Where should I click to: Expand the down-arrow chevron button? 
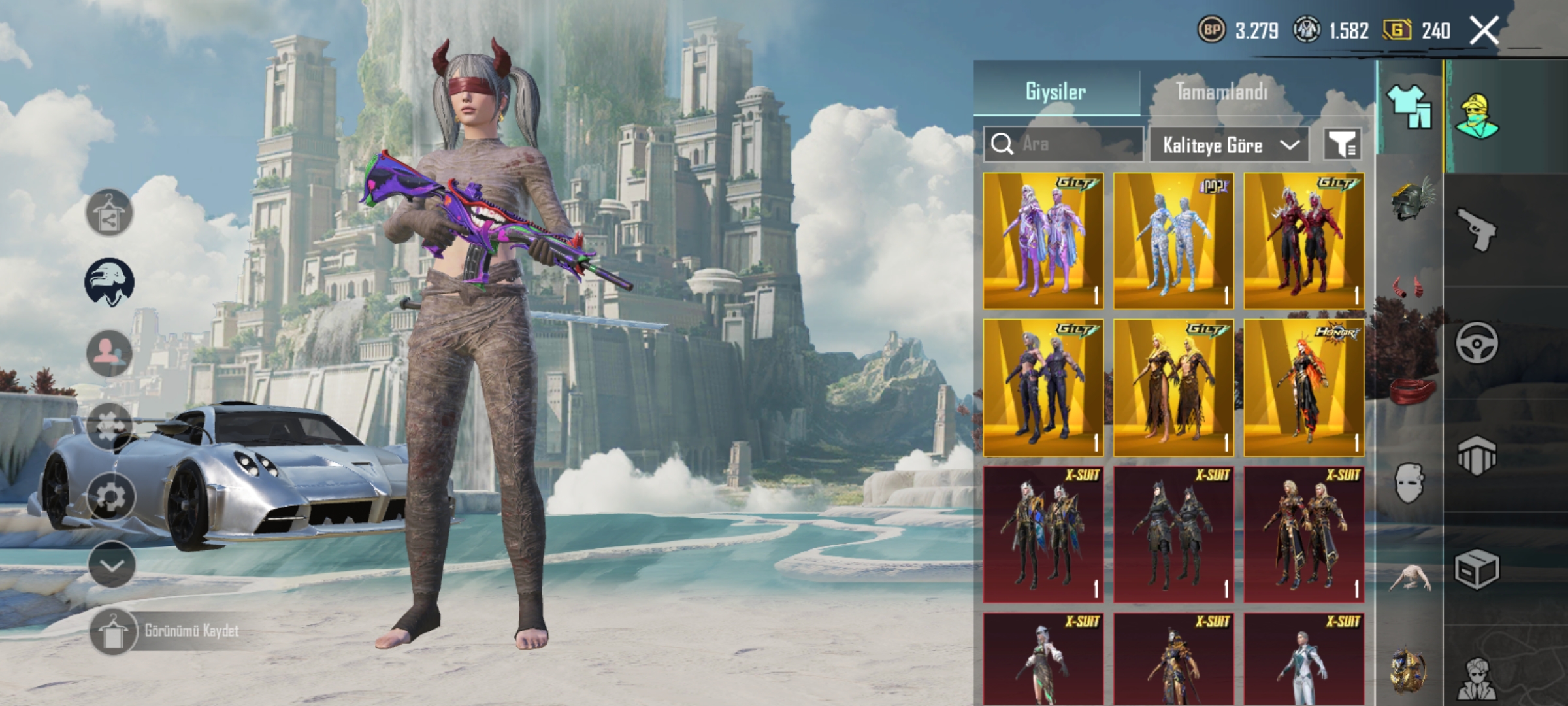pyautogui.click(x=112, y=565)
